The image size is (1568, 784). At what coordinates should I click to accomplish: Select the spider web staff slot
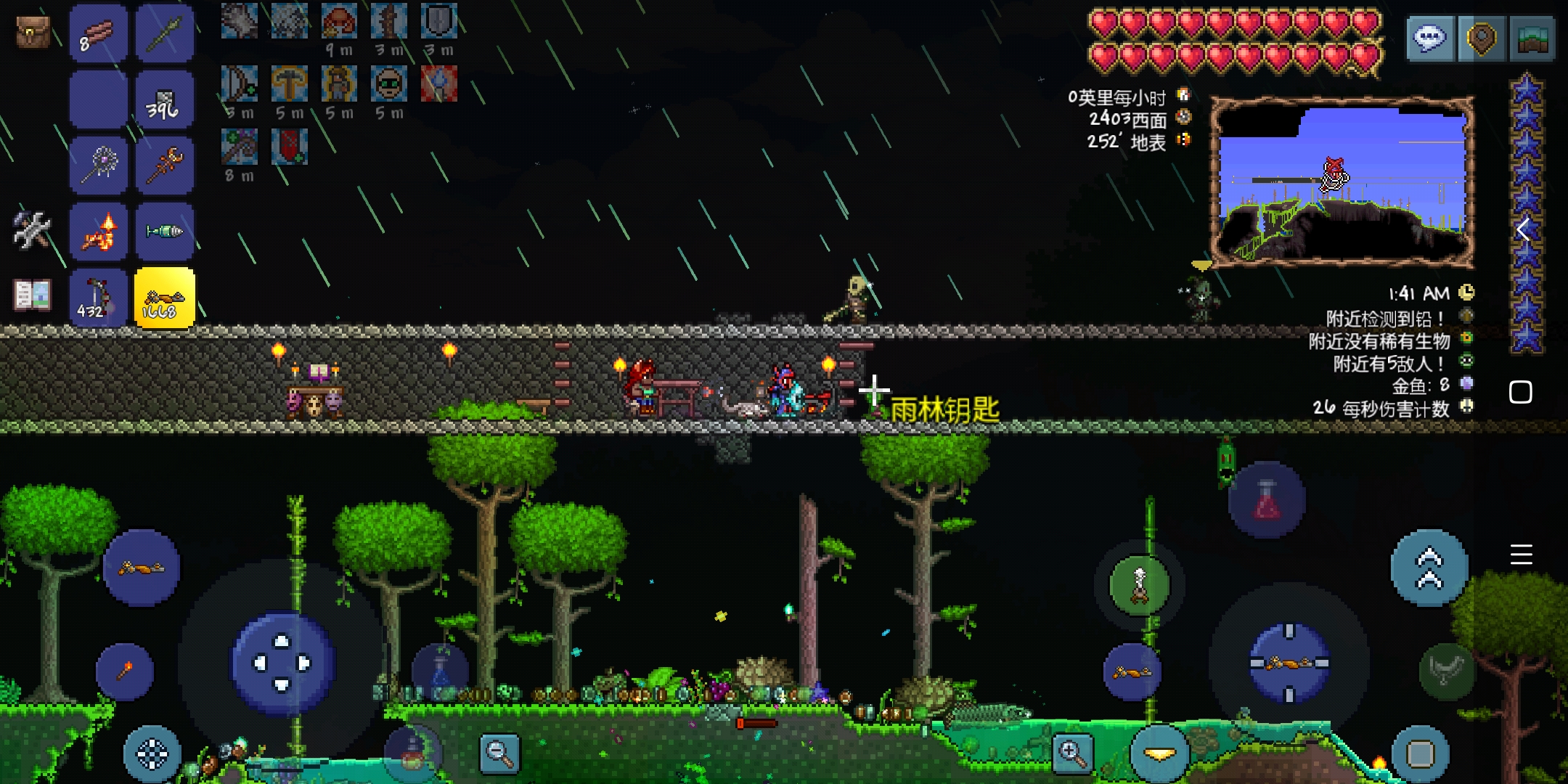(98, 166)
